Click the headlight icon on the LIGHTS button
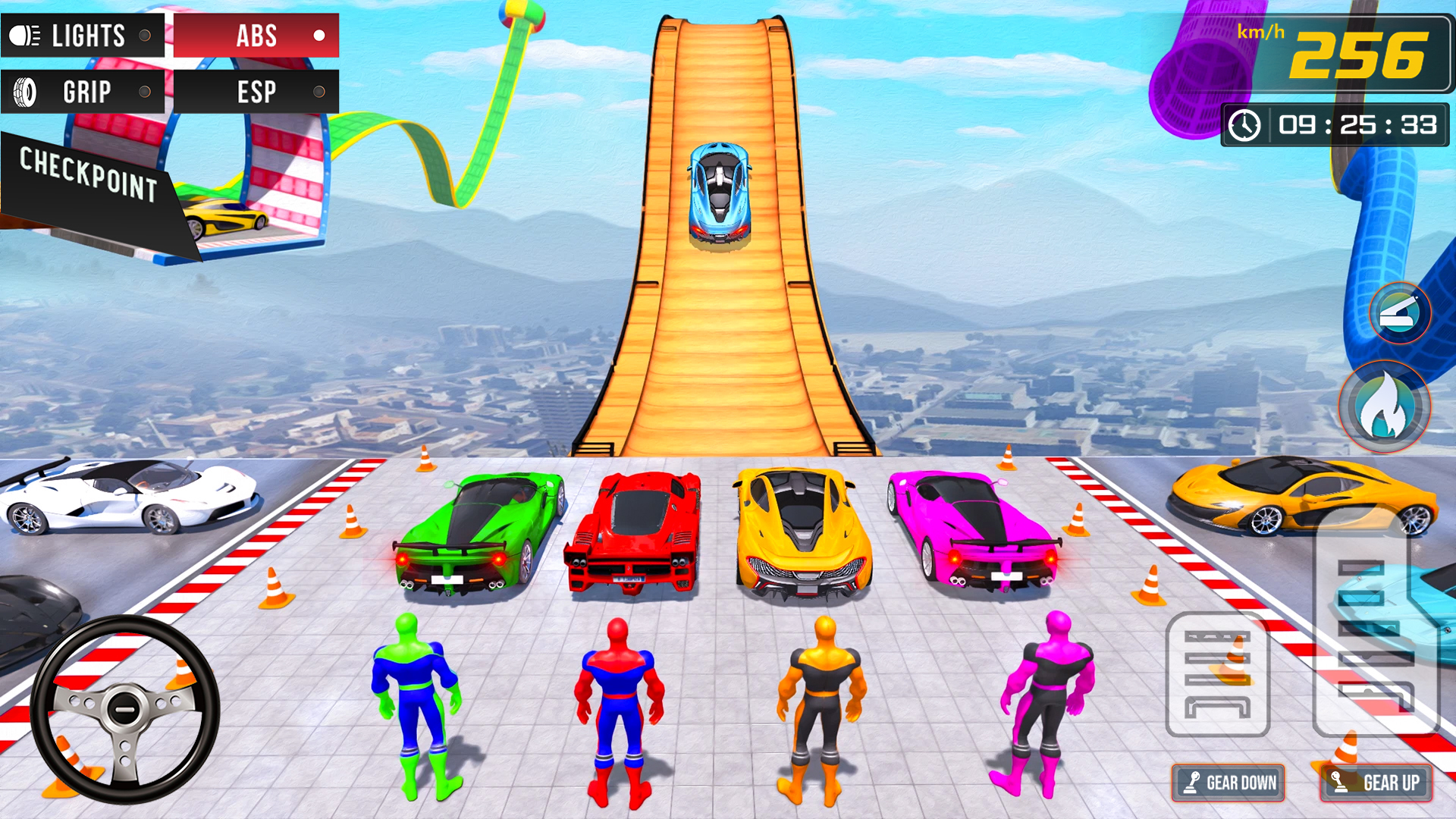 pyautogui.click(x=23, y=35)
